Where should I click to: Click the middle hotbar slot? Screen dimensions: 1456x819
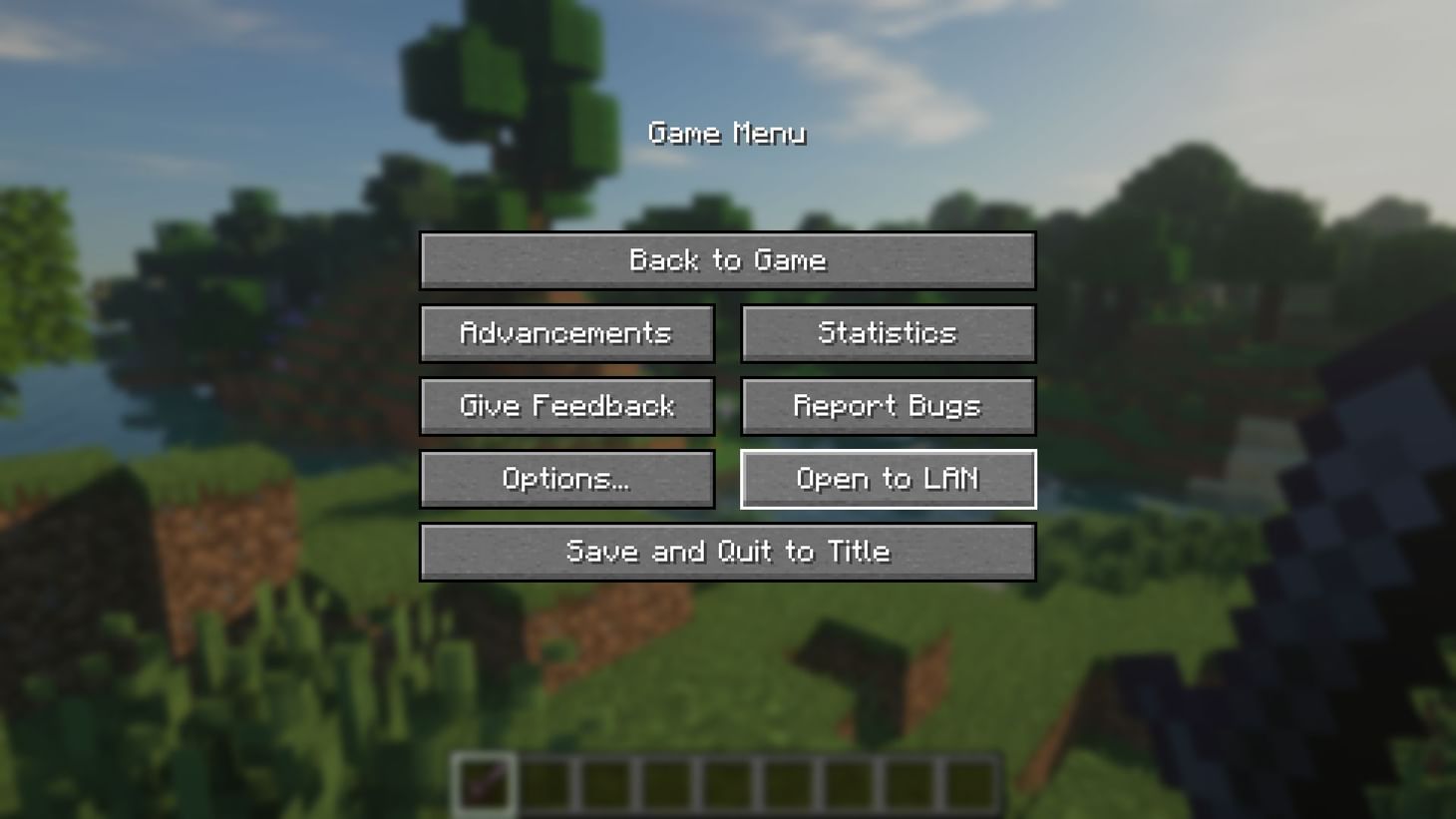click(x=726, y=784)
